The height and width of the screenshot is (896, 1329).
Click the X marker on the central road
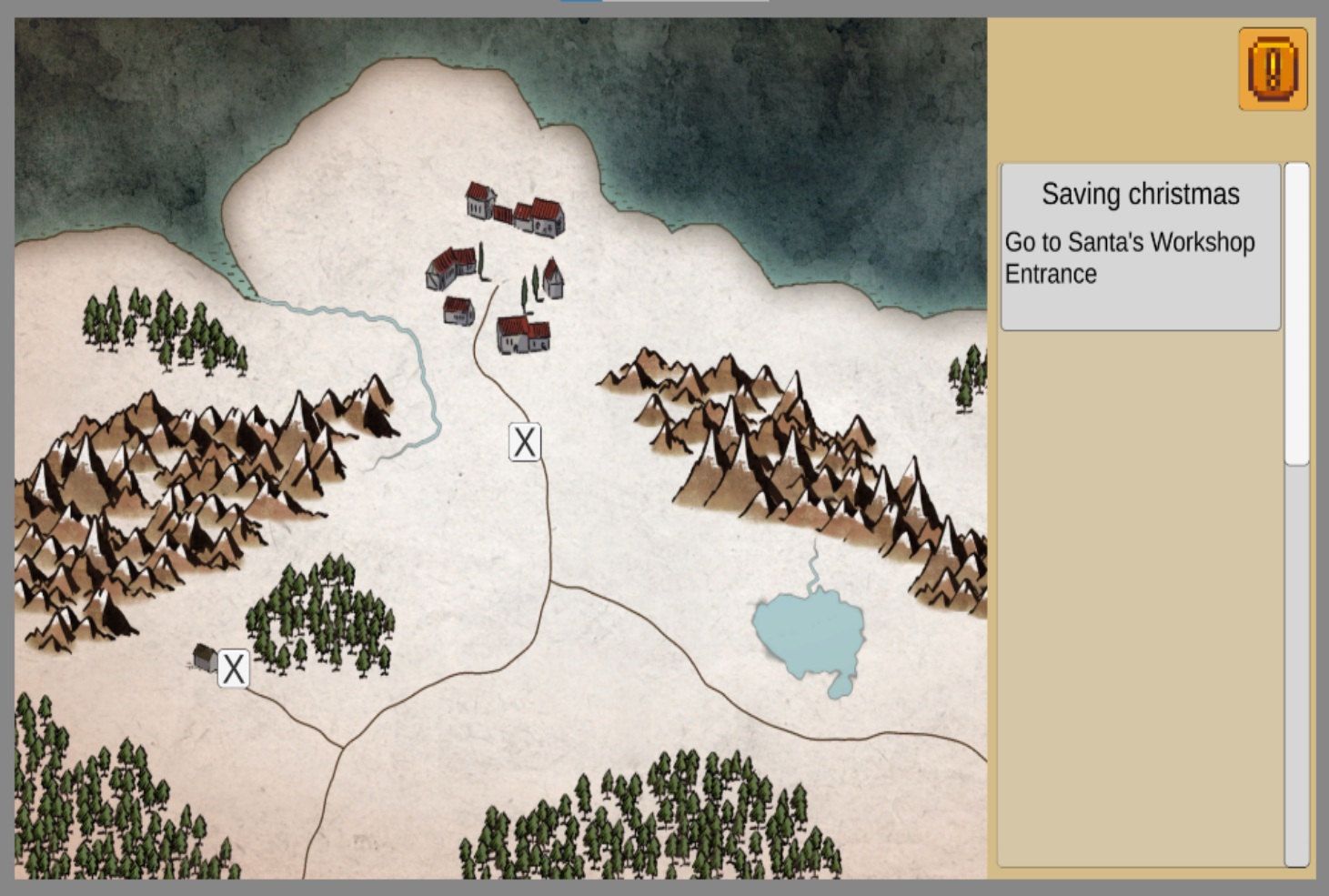524,441
